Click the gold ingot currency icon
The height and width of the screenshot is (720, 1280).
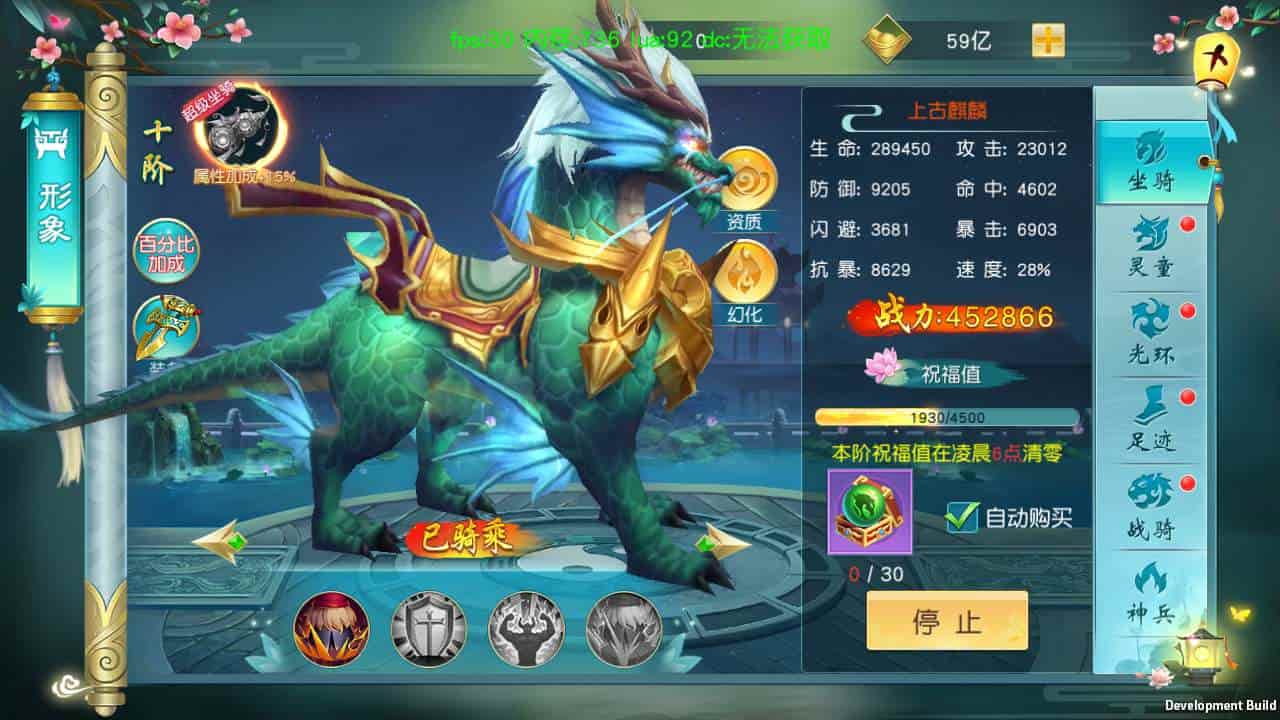point(888,37)
